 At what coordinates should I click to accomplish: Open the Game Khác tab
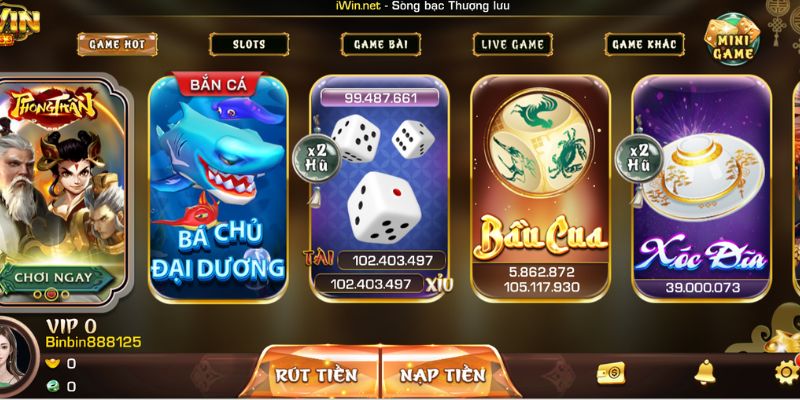click(645, 44)
